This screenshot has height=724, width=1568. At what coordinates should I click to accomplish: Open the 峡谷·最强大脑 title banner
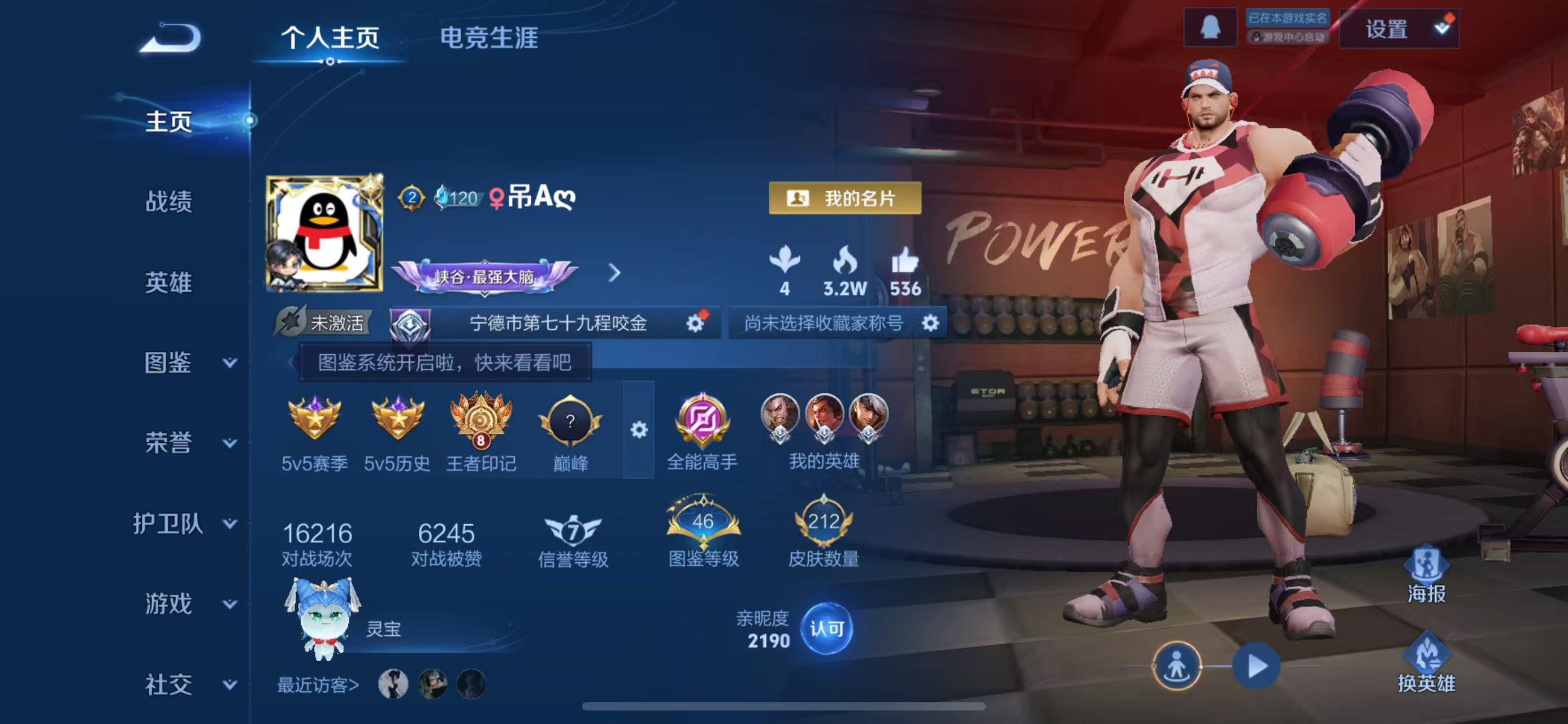point(484,276)
